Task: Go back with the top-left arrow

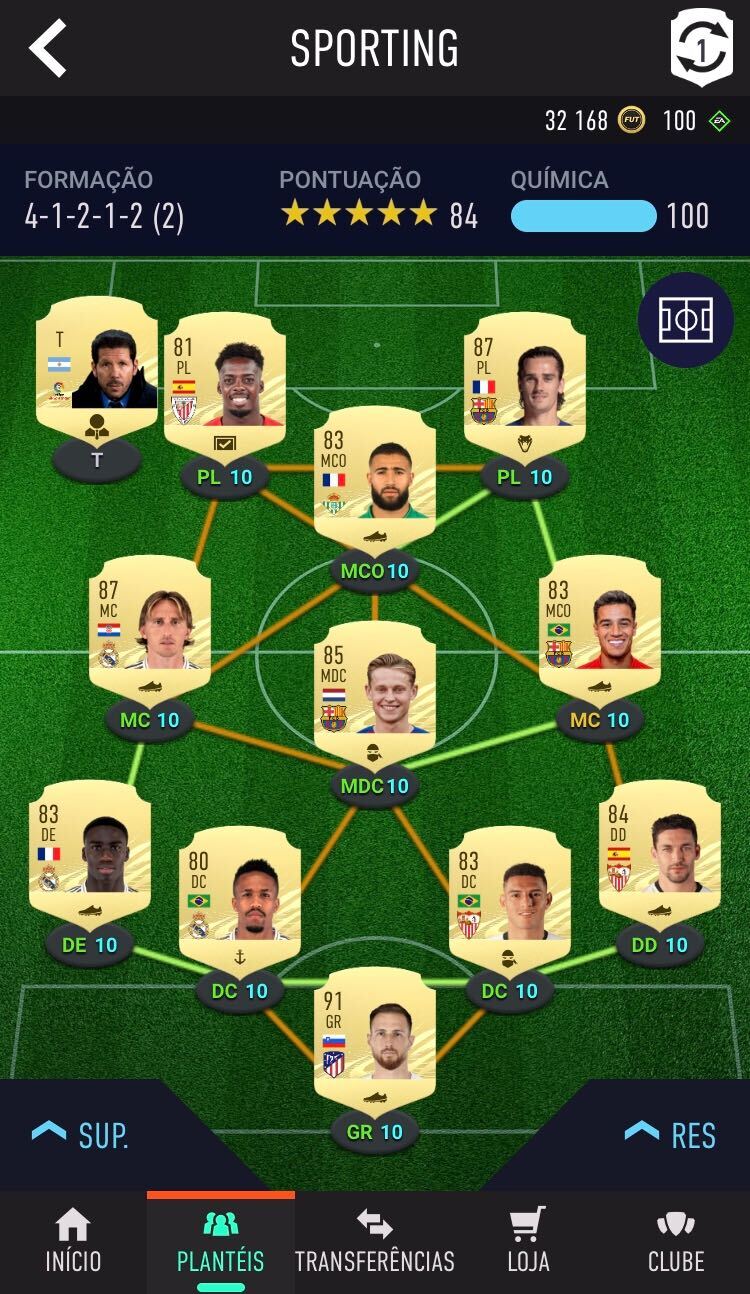Action: (48, 47)
